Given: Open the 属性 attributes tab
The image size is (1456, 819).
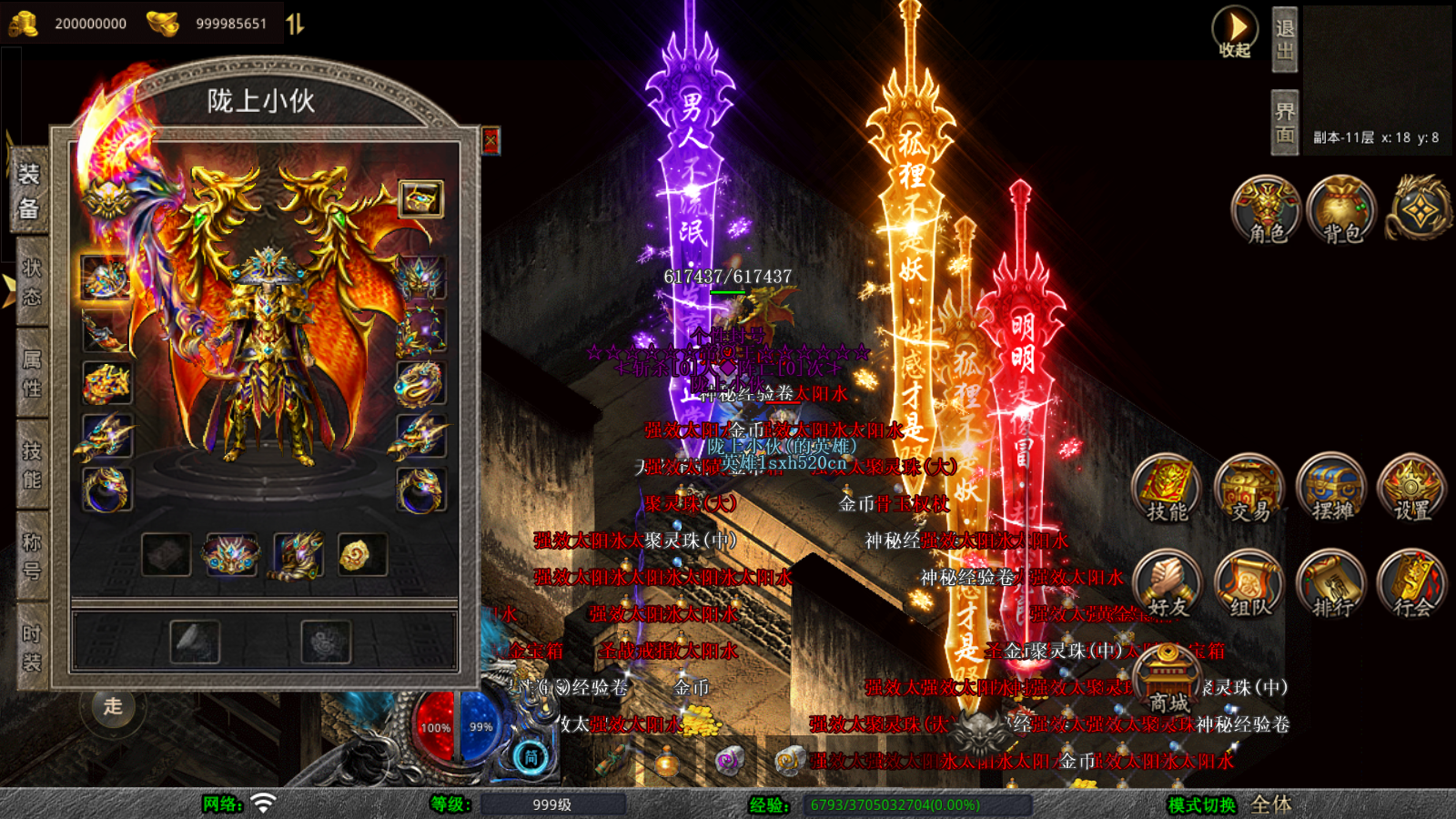Looking at the screenshot, I should (32, 373).
